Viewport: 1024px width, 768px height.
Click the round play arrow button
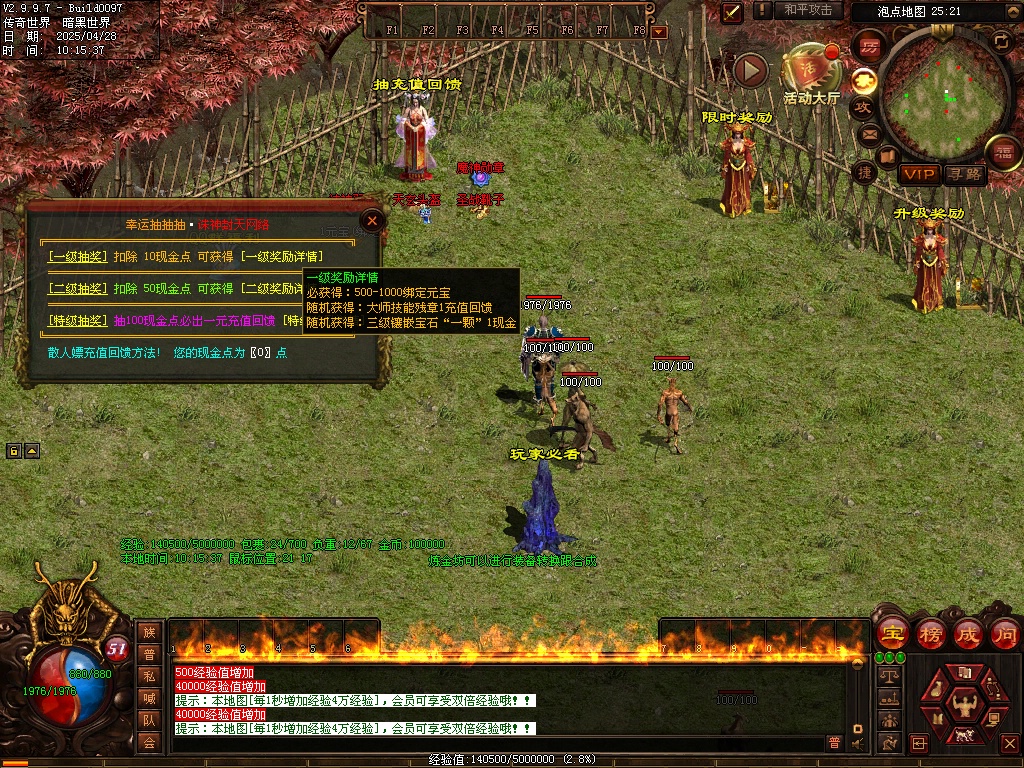750,70
